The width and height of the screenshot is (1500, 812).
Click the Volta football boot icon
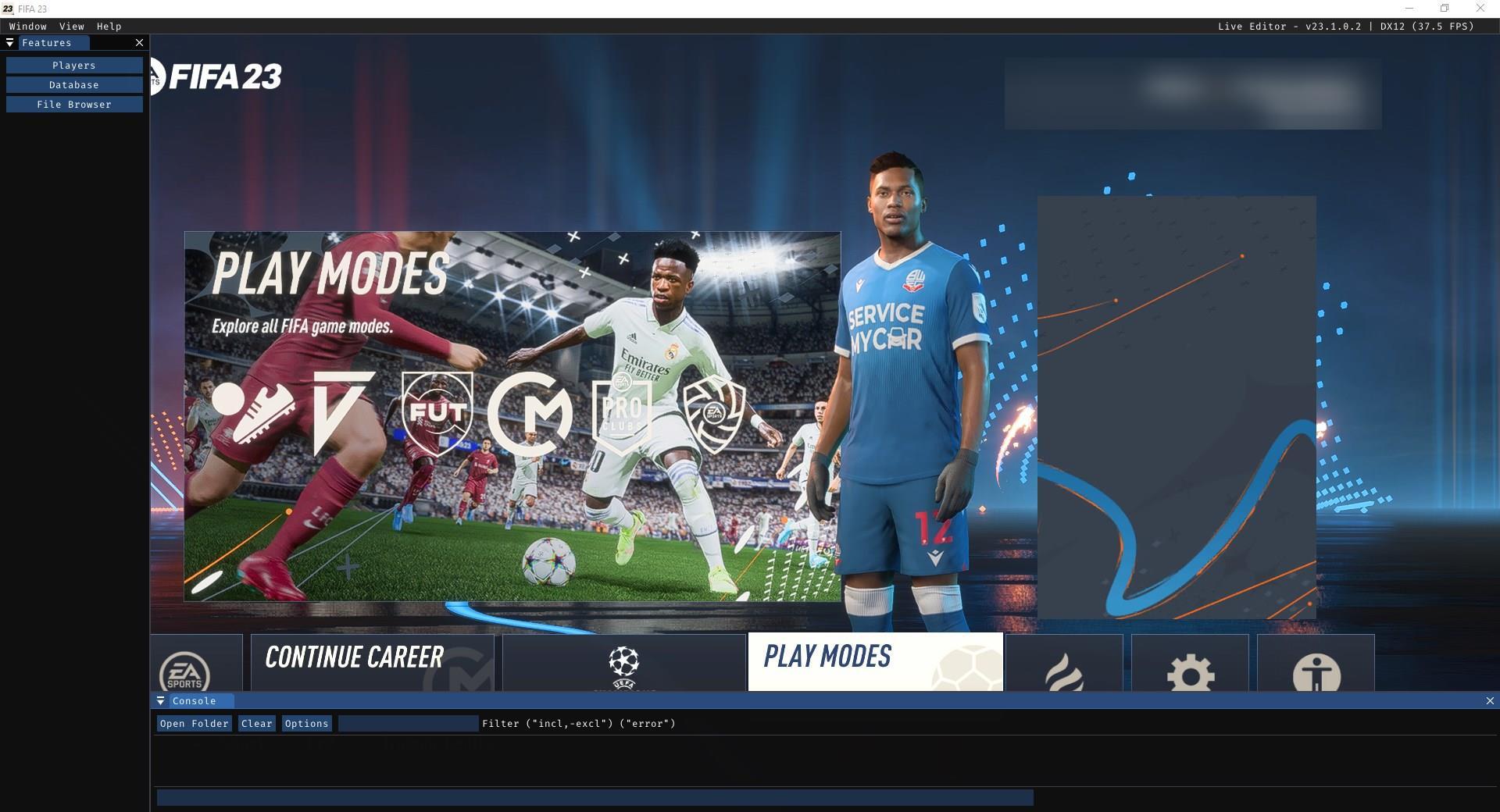[253, 412]
